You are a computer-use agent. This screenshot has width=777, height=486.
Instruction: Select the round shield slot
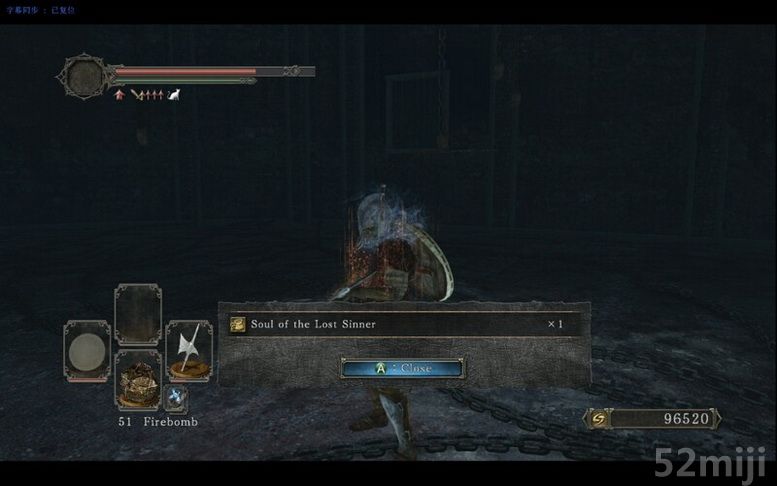(x=87, y=351)
